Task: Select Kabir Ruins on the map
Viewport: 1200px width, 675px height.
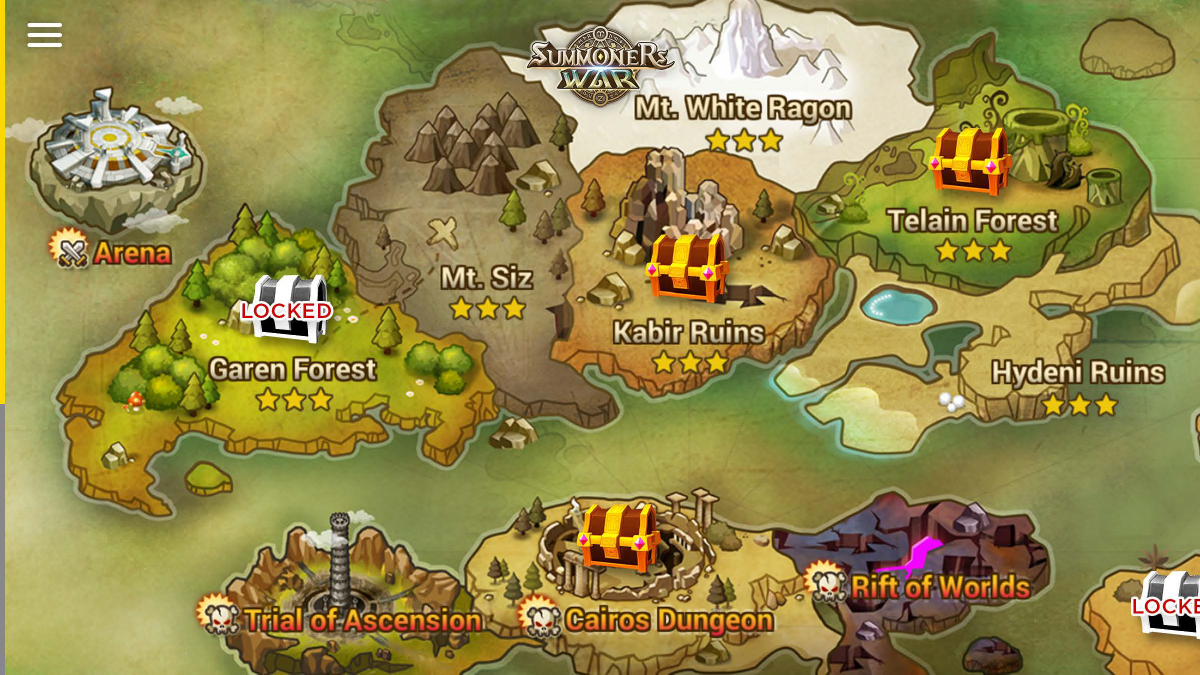Action: coord(688,332)
